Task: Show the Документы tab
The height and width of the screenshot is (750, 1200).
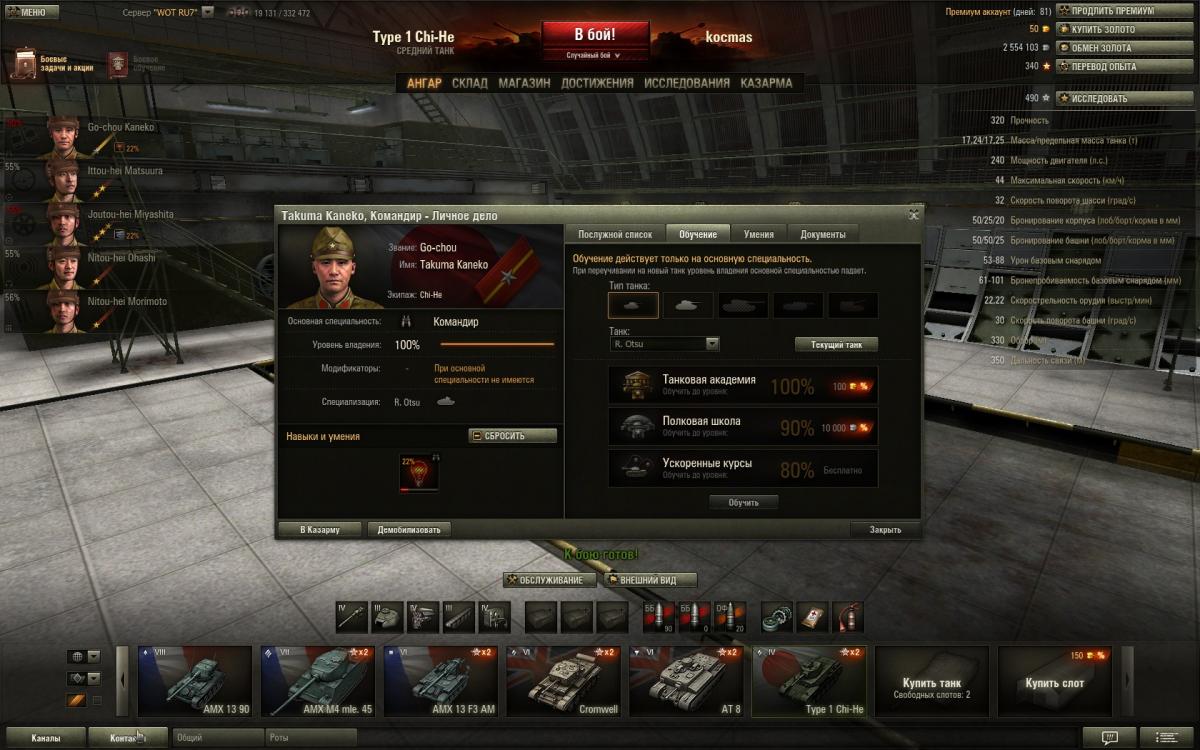Action: coord(822,234)
